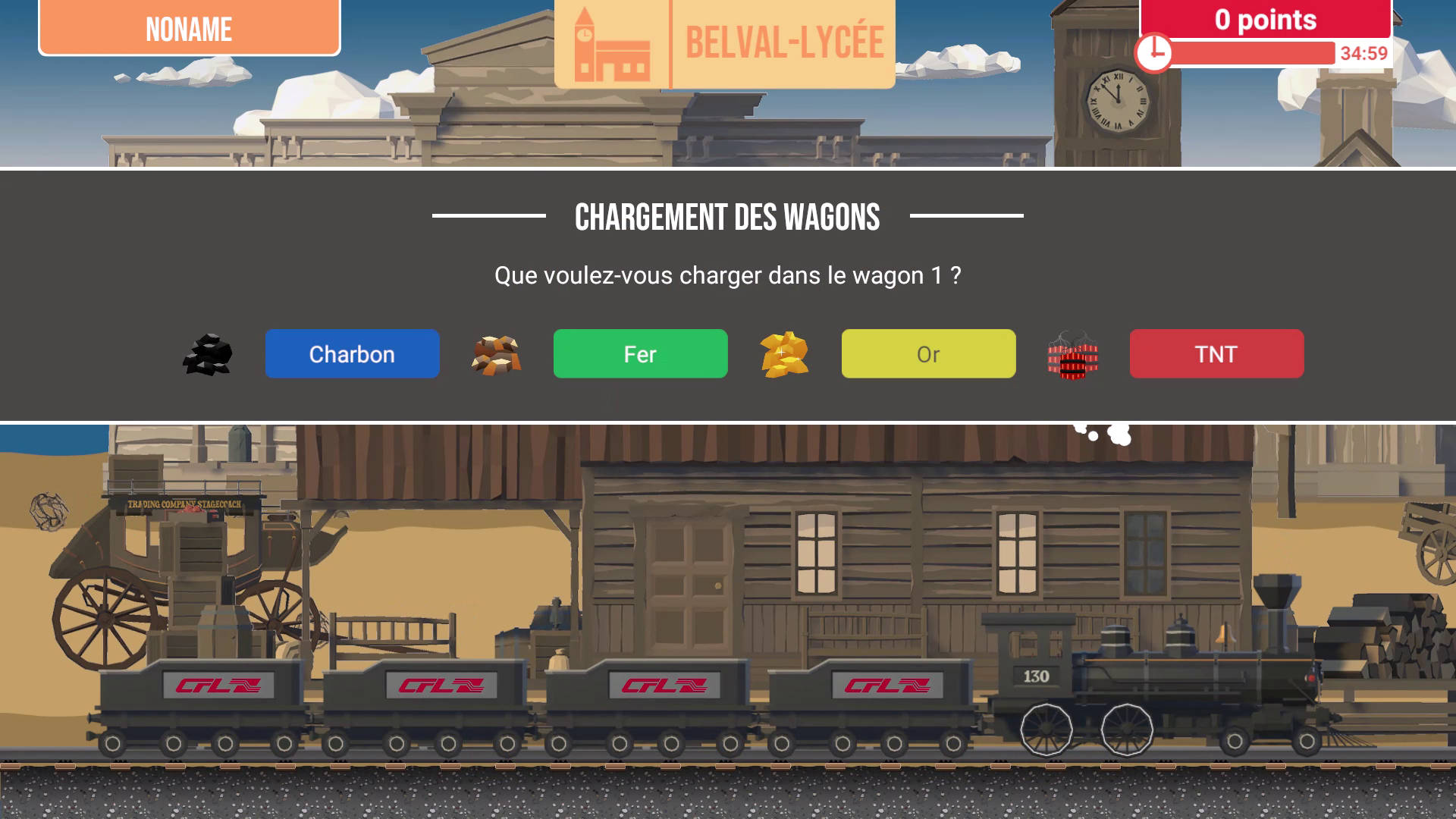The image size is (1456, 819).
Task: Load Or into the wagon
Action: point(928,353)
